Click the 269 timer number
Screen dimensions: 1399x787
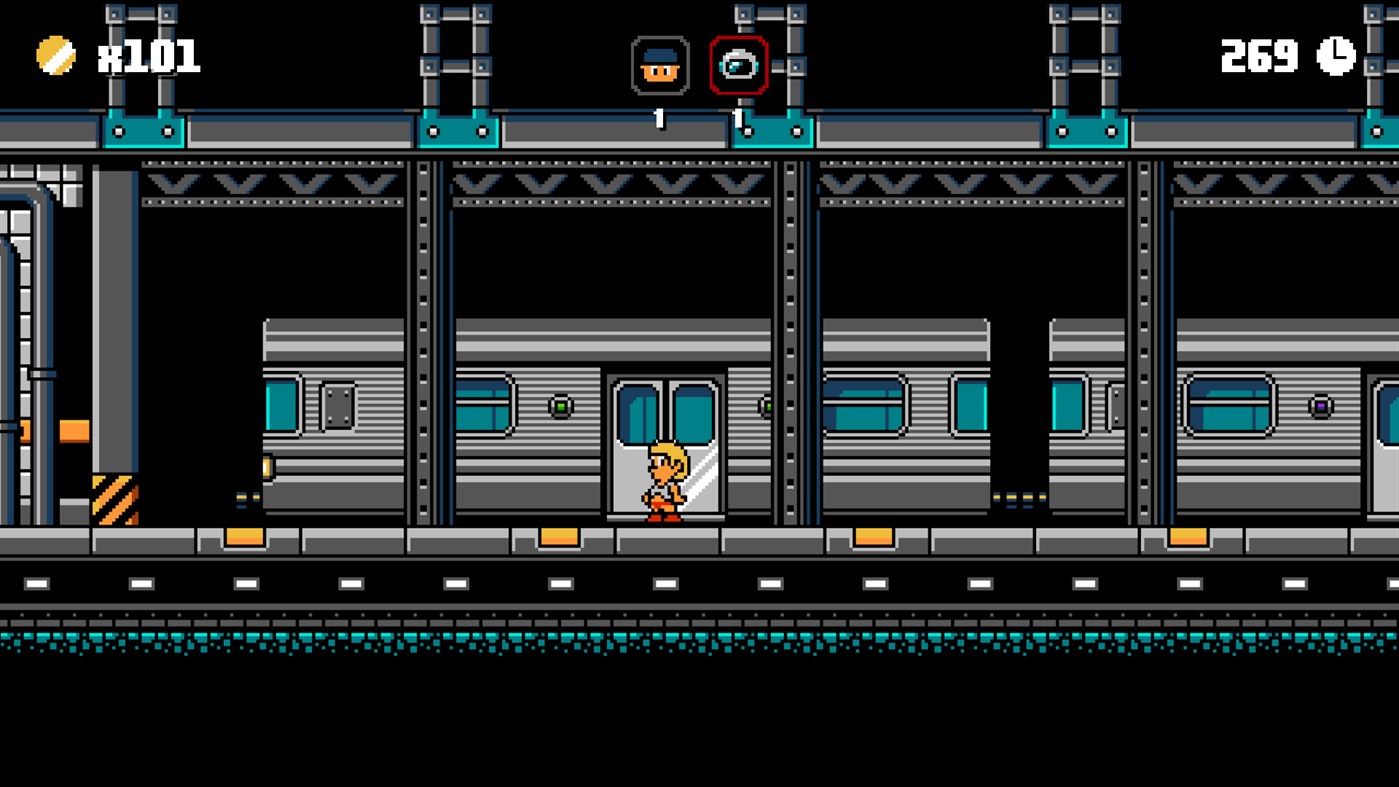point(1259,57)
